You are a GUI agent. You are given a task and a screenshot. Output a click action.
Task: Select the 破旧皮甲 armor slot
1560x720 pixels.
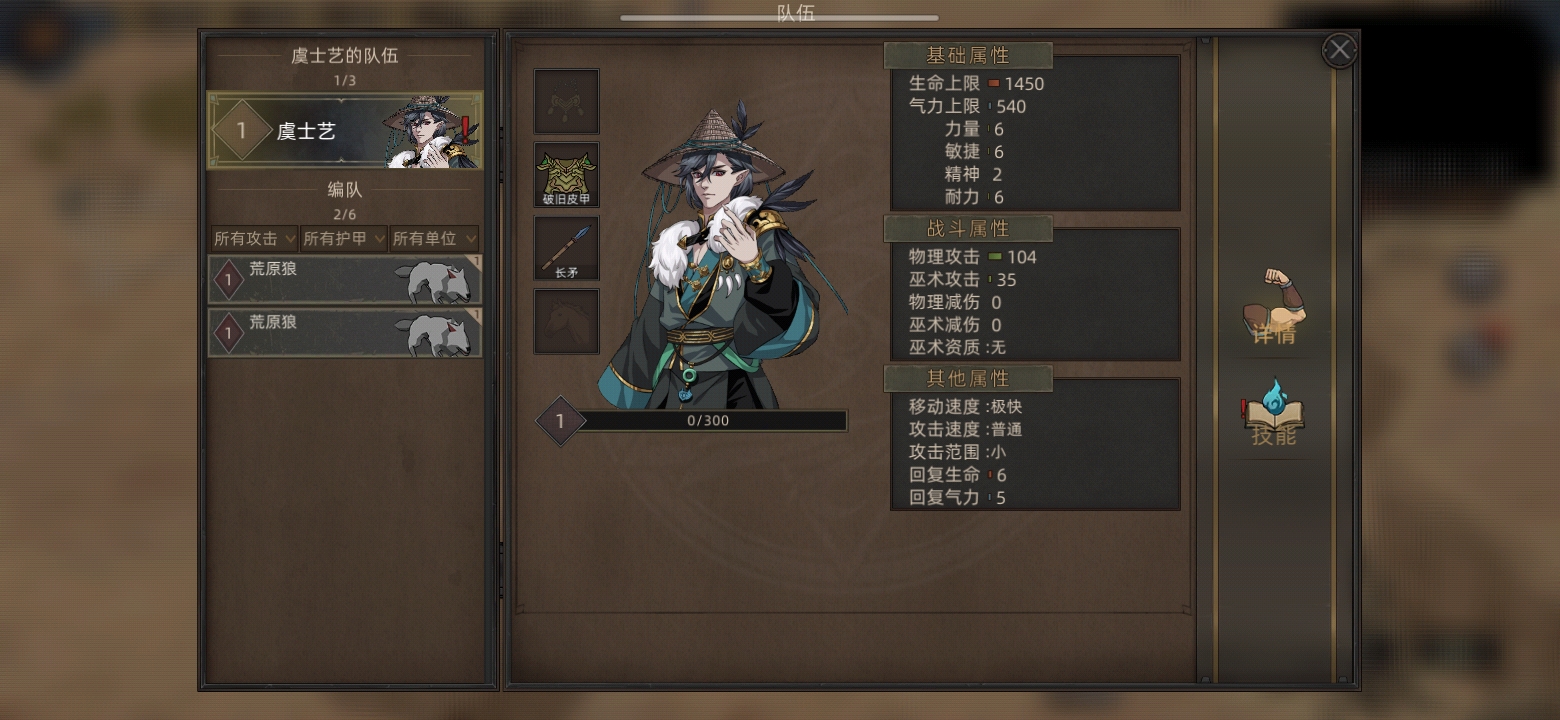(567, 175)
